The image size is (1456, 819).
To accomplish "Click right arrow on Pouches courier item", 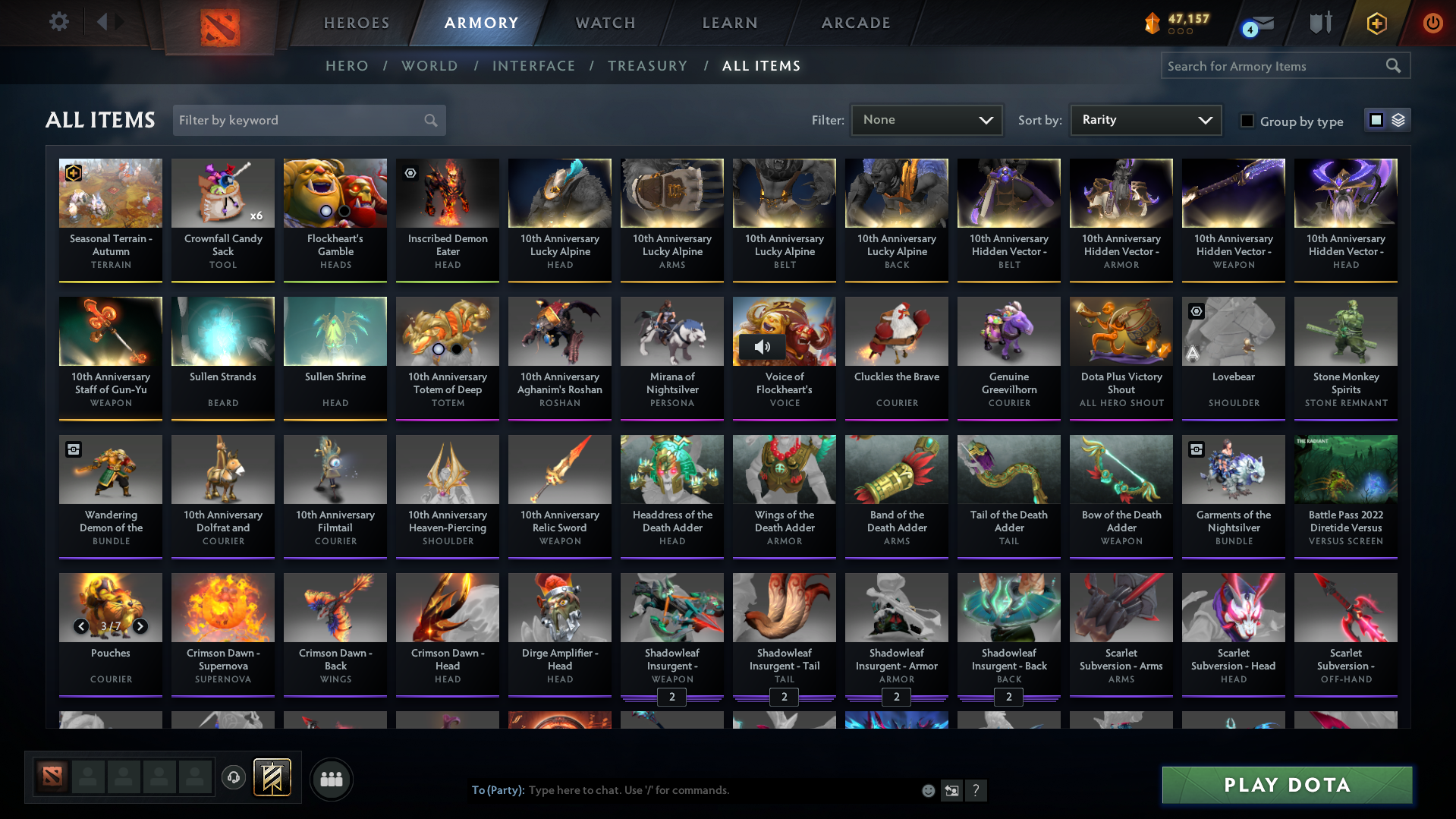I will pos(140,627).
